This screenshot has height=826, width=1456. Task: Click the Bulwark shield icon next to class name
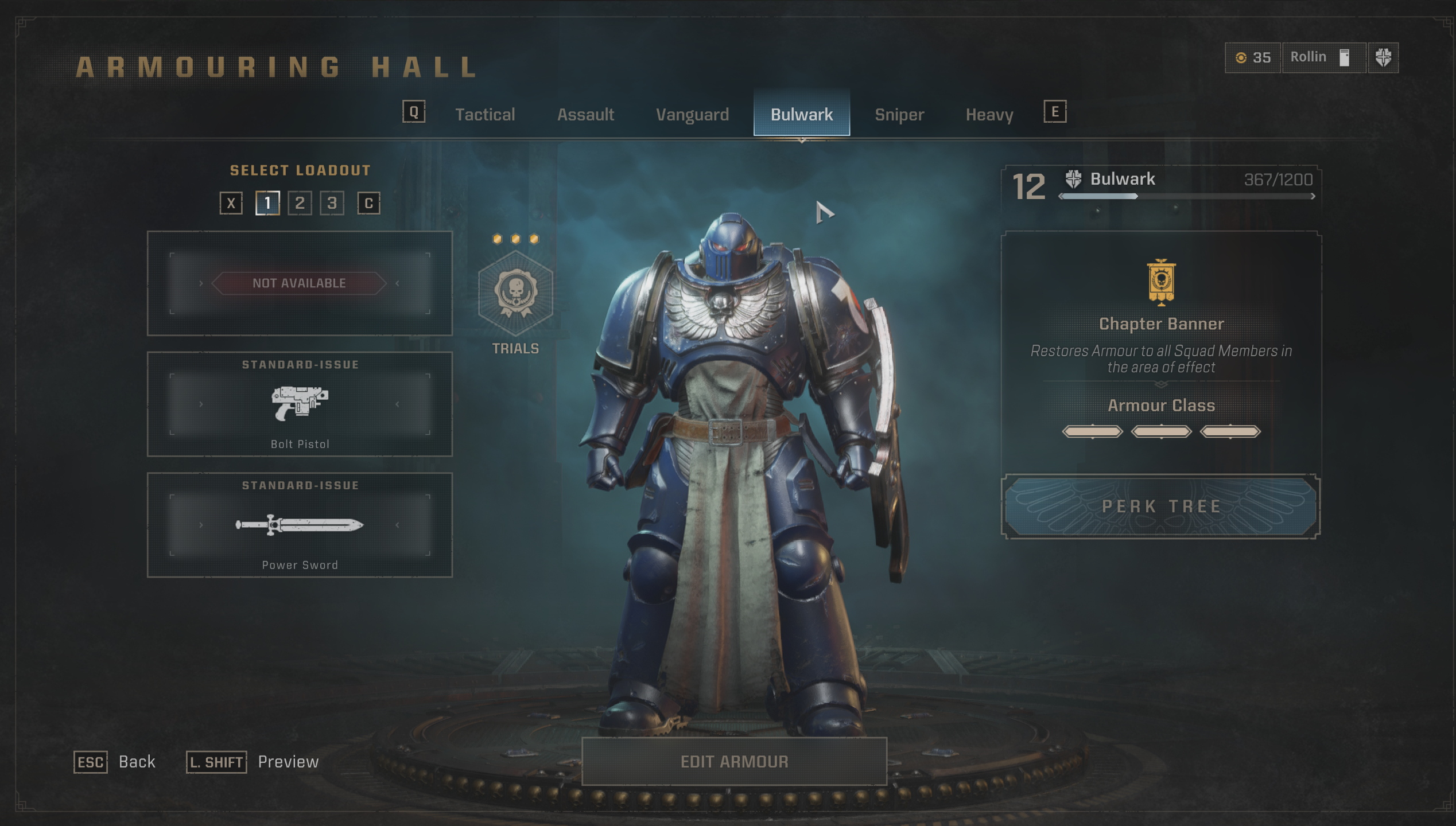coord(1073,179)
